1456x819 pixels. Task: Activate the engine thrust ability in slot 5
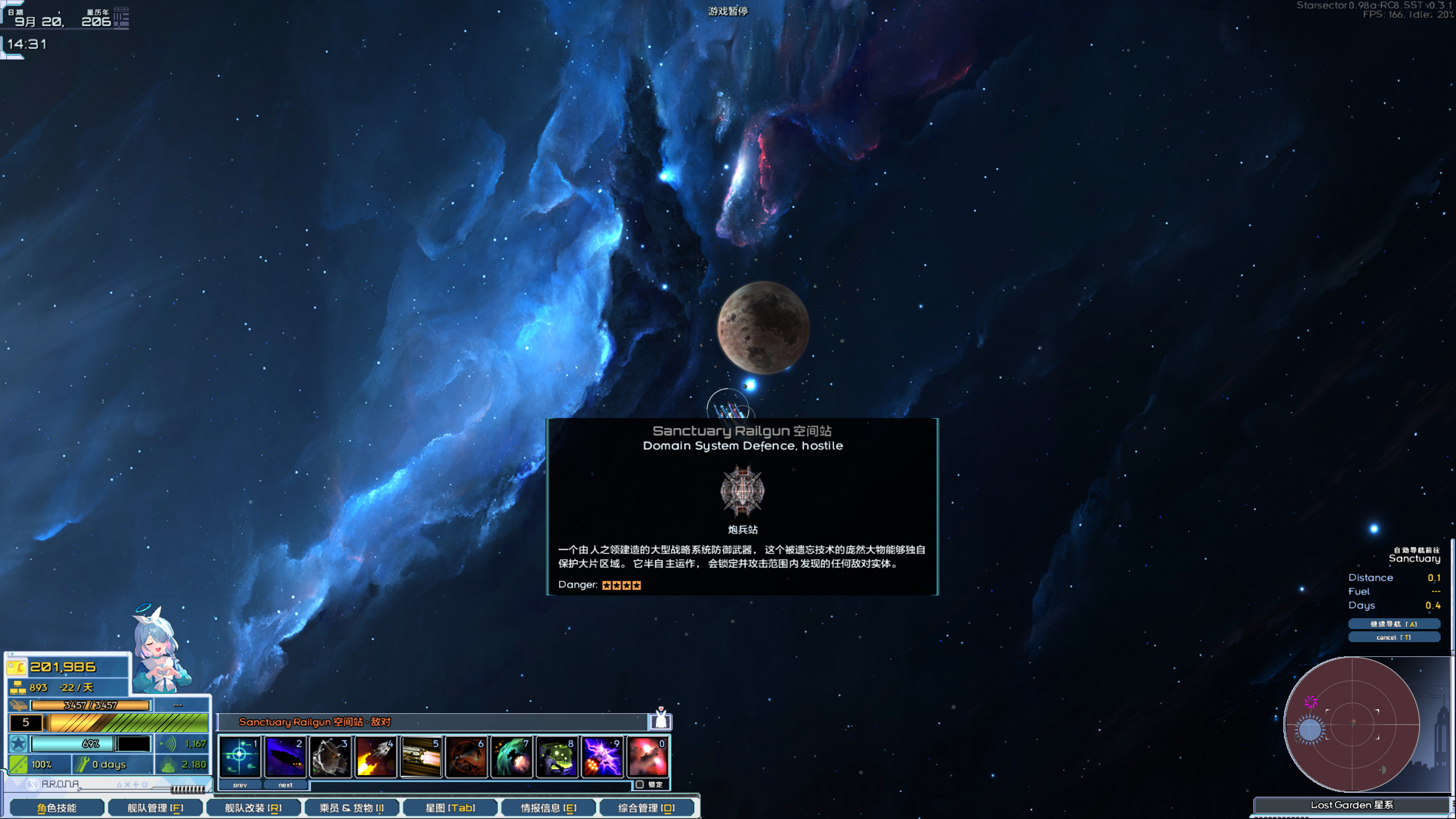pyautogui.click(x=421, y=756)
